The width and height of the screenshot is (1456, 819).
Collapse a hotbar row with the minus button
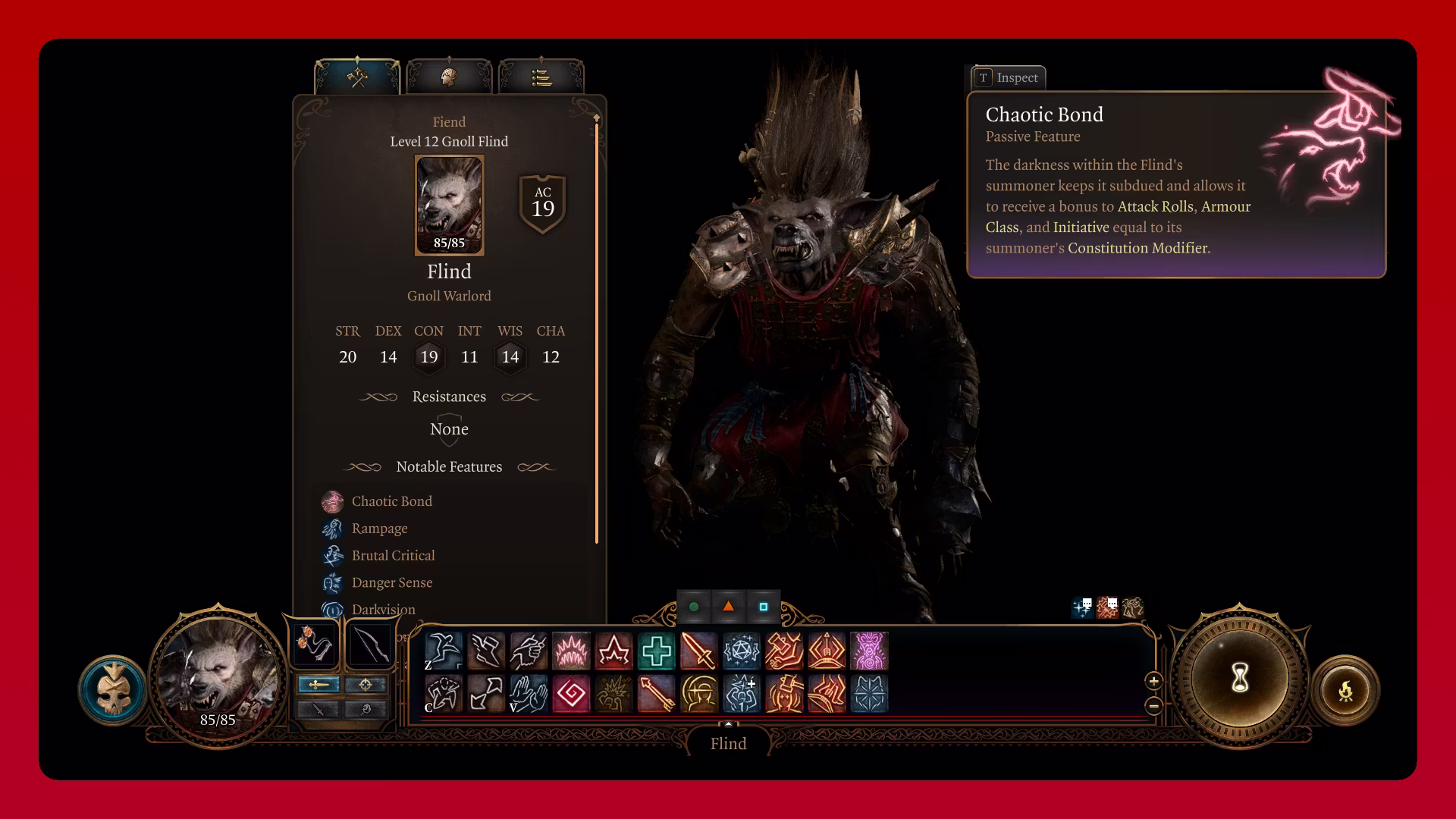point(1153,706)
